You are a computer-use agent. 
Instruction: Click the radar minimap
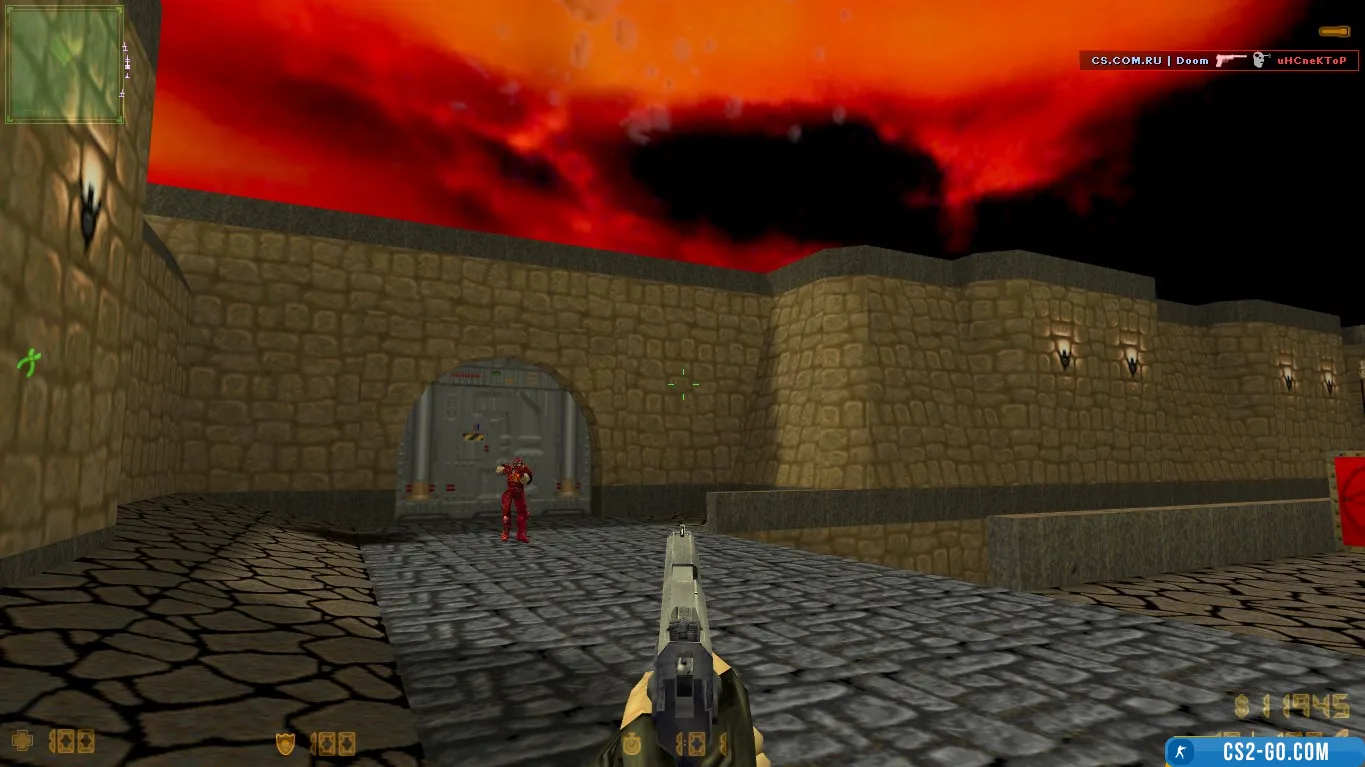[x=65, y=64]
